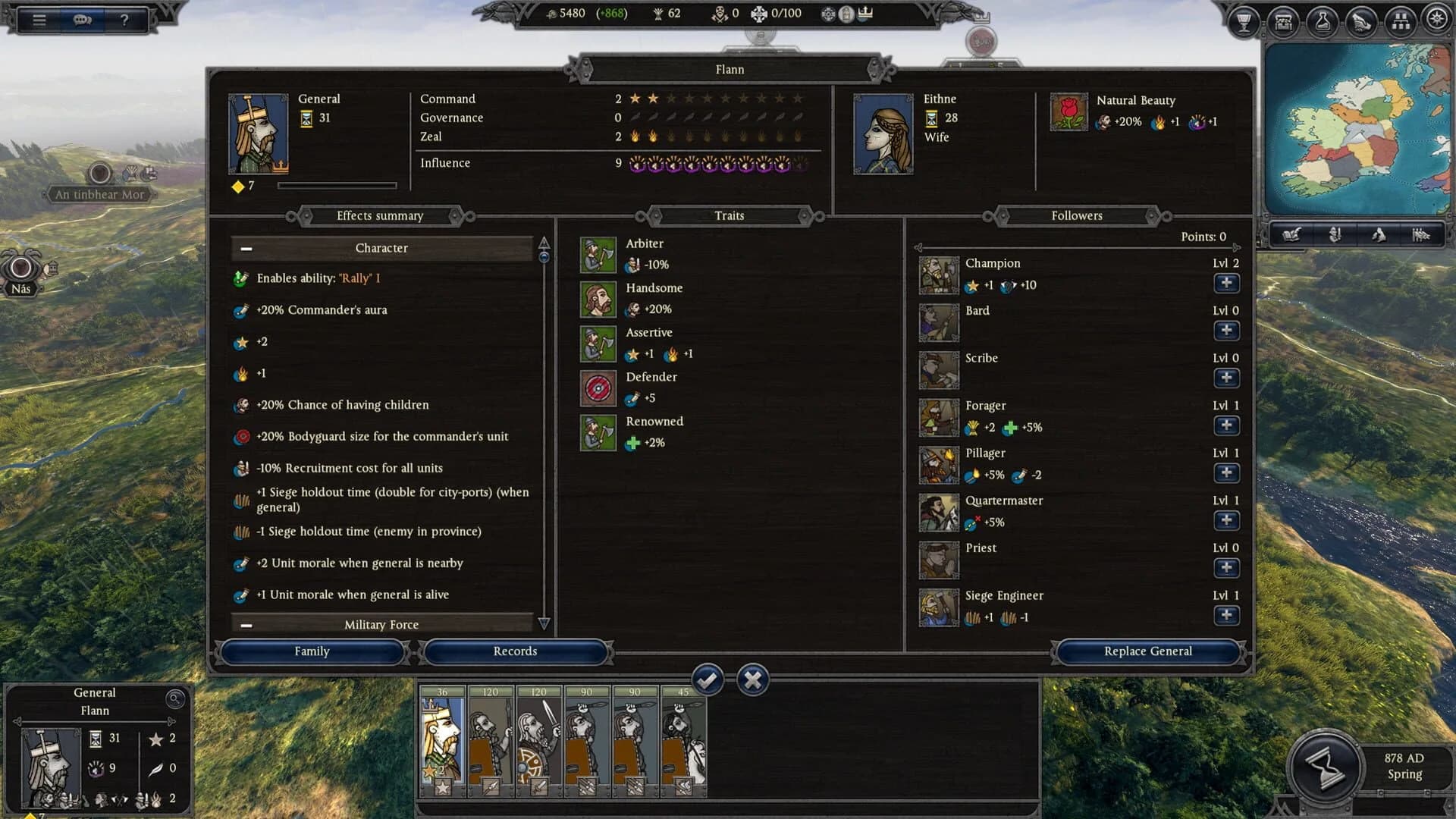This screenshot has height=819, width=1456.
Task: Upgrade the Champion follower with its plus button
Action: pos(1226,283)
